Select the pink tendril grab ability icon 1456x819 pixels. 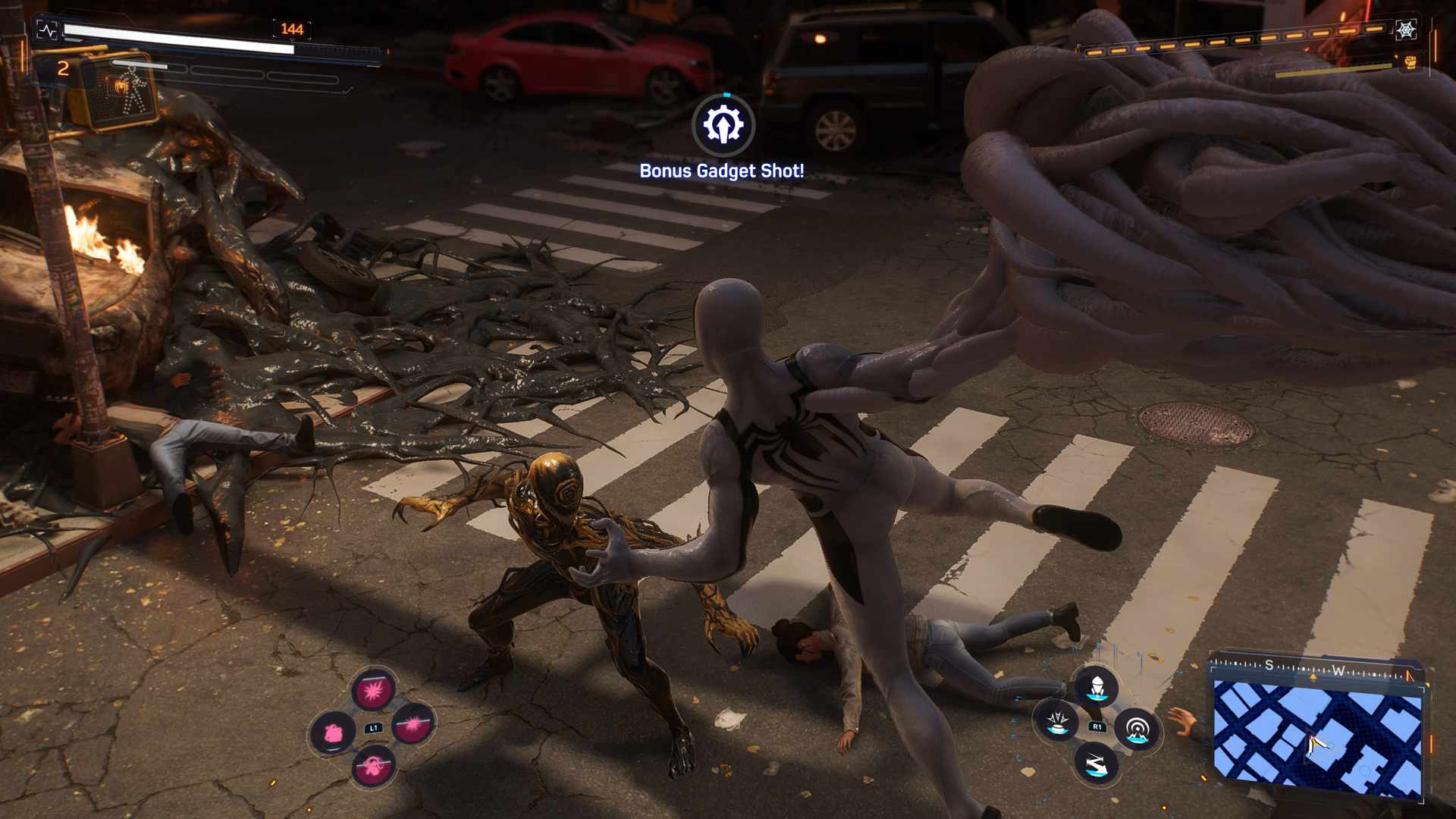click(373, 765)
